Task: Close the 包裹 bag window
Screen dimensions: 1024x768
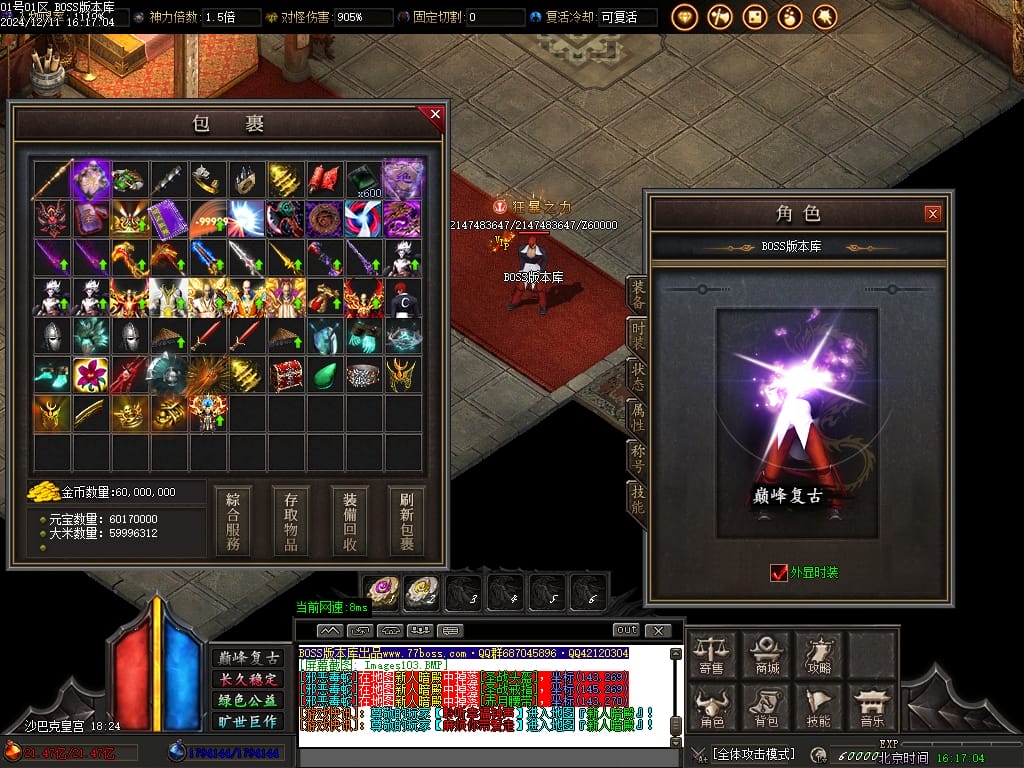Action: tap(435, 114)
